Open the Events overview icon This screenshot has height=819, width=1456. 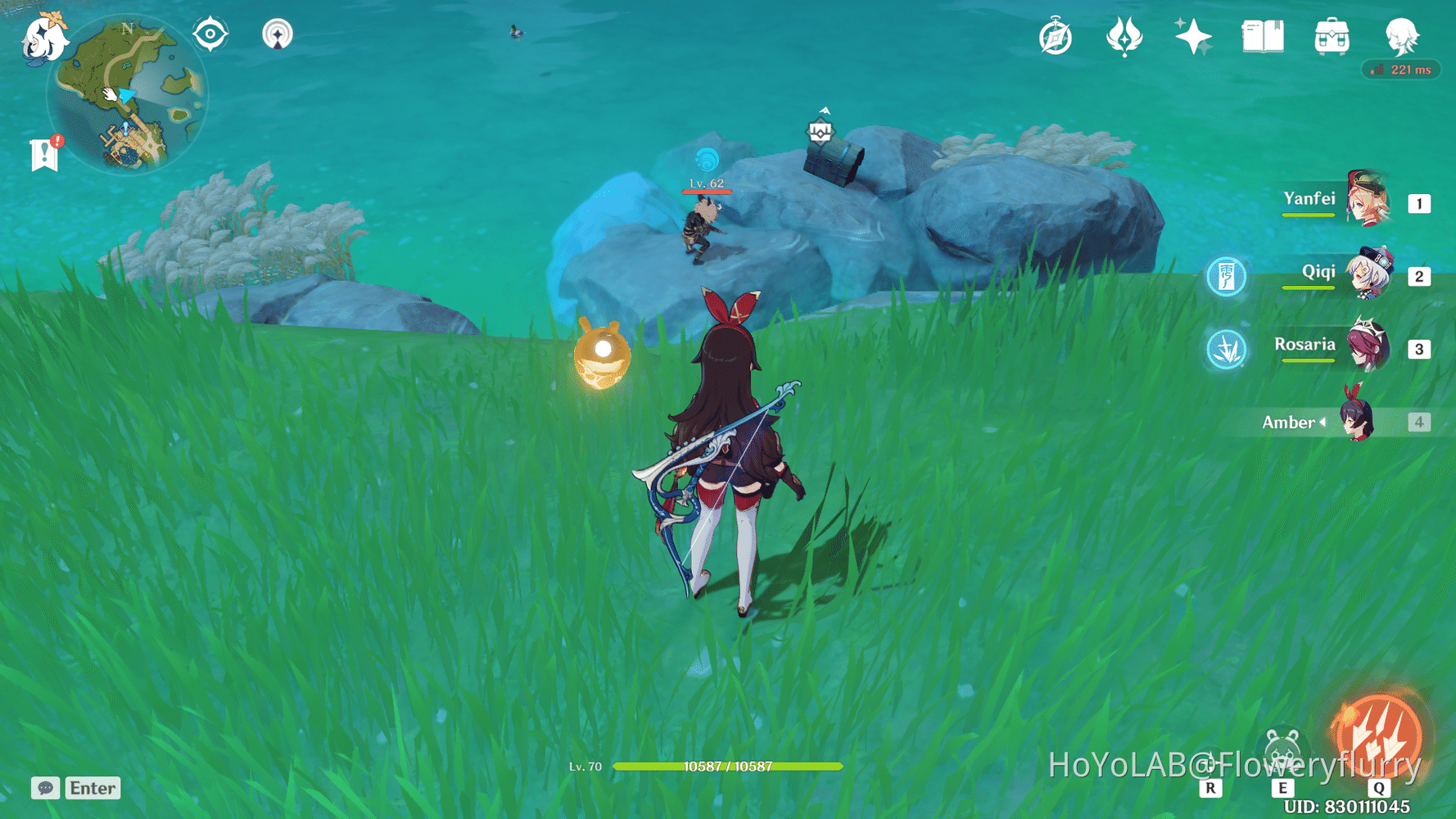point(1124,36)
